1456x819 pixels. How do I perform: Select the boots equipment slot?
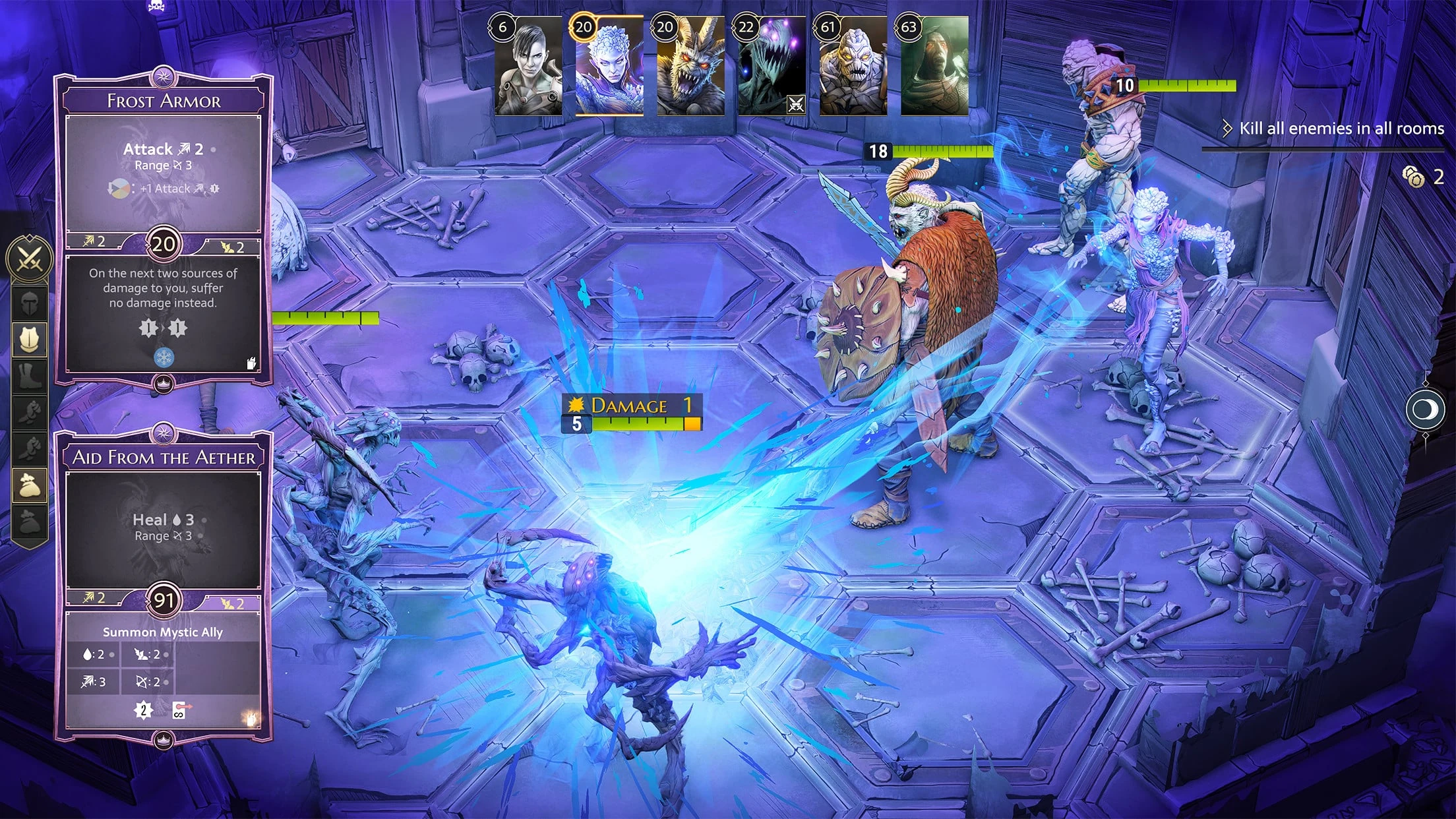(x=29, y=376)
